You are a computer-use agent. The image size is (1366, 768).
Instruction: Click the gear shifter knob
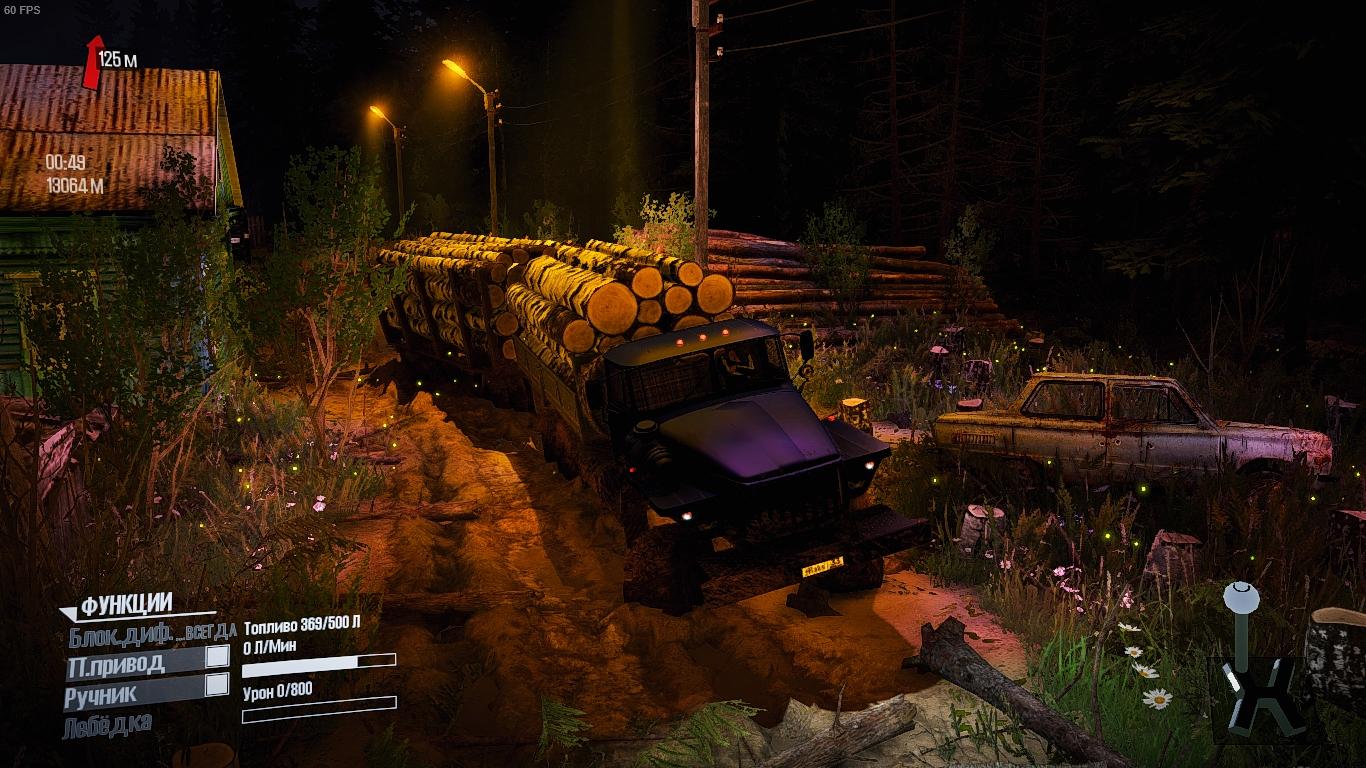tap(1240, 598)
